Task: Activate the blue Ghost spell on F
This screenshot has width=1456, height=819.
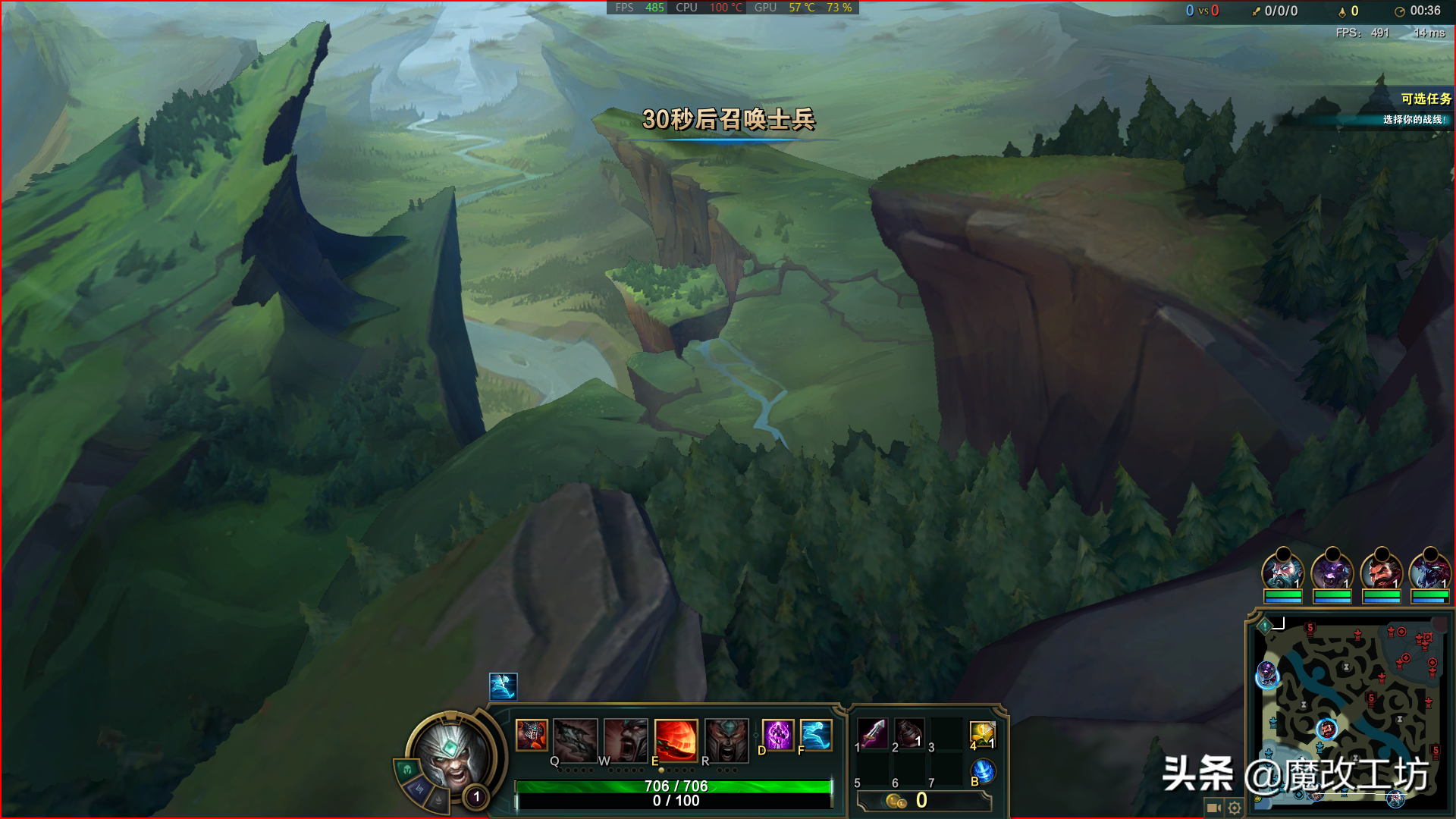Action: [816, 735]
